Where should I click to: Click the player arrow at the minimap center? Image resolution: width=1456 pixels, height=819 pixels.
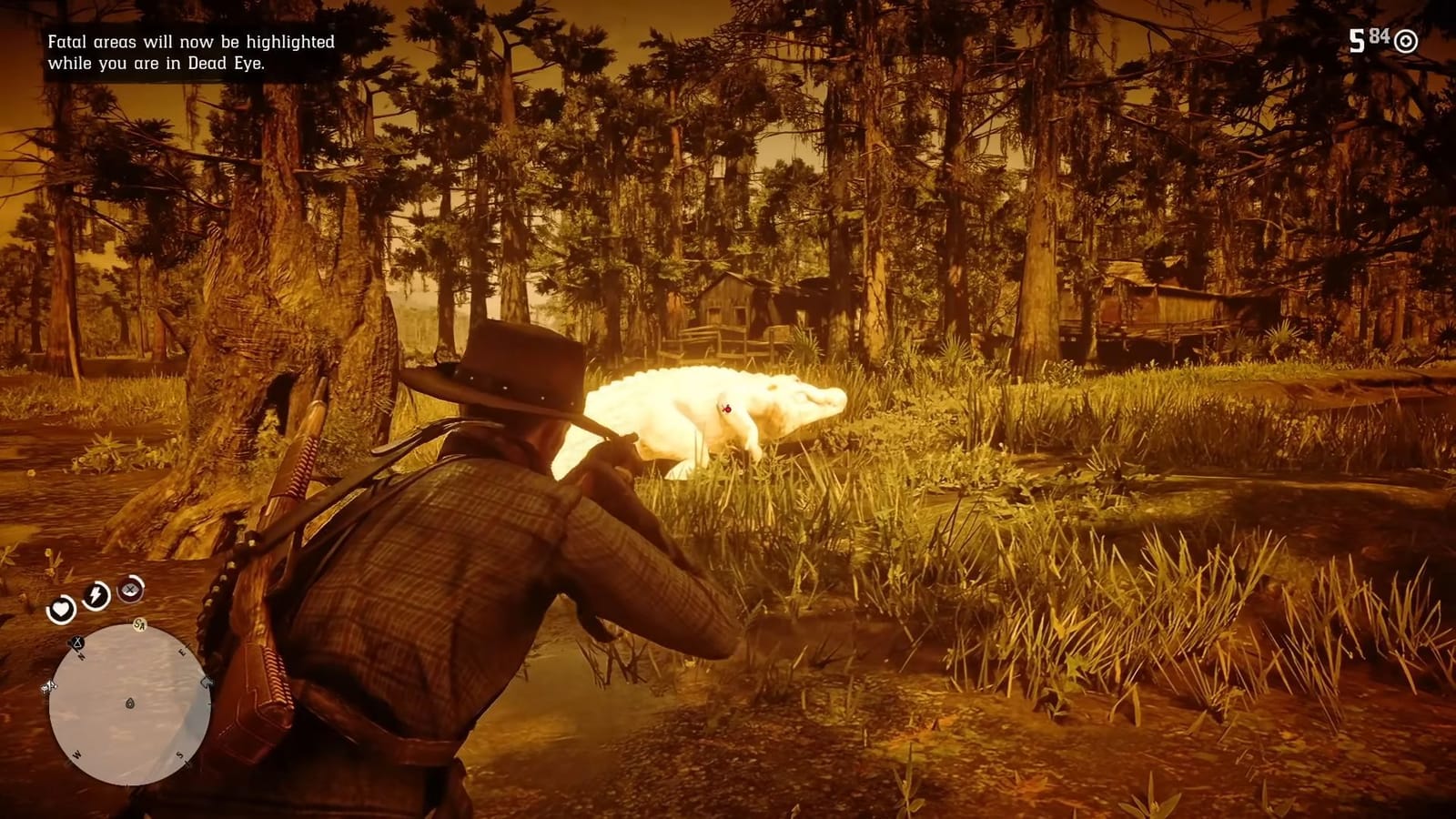(x=130, y=703)
